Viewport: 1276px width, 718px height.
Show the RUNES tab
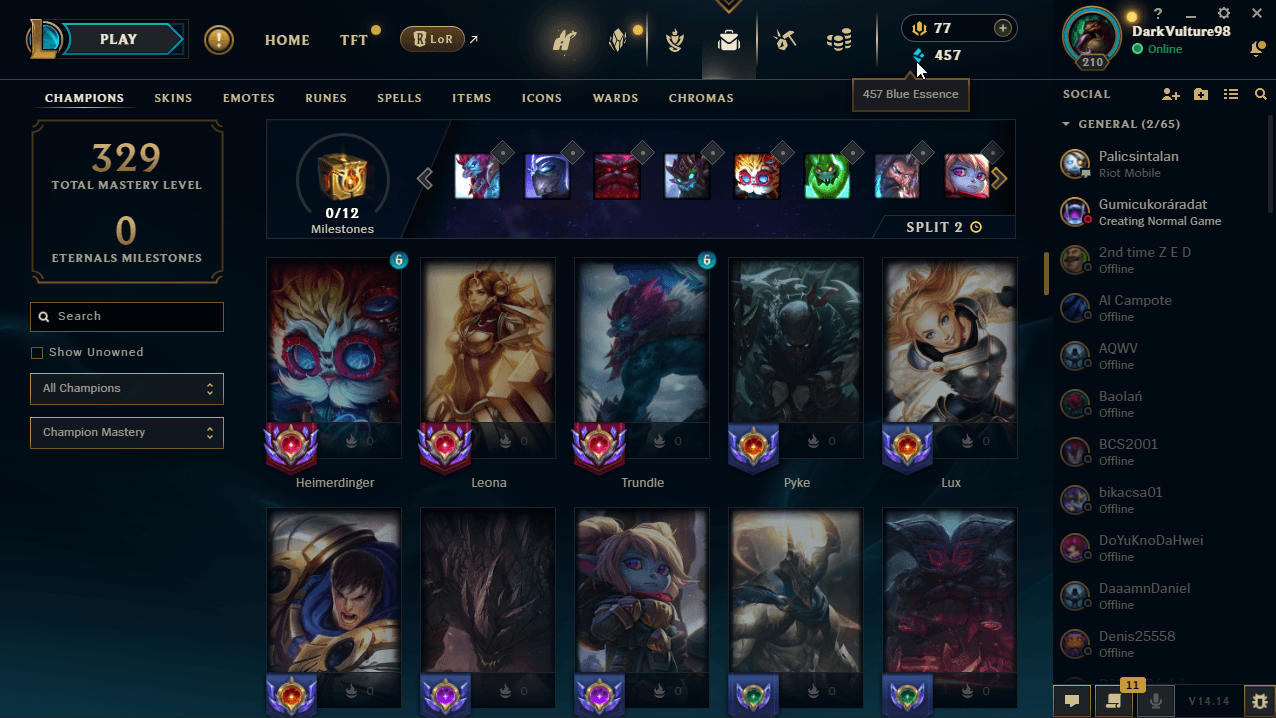(326, 98)
